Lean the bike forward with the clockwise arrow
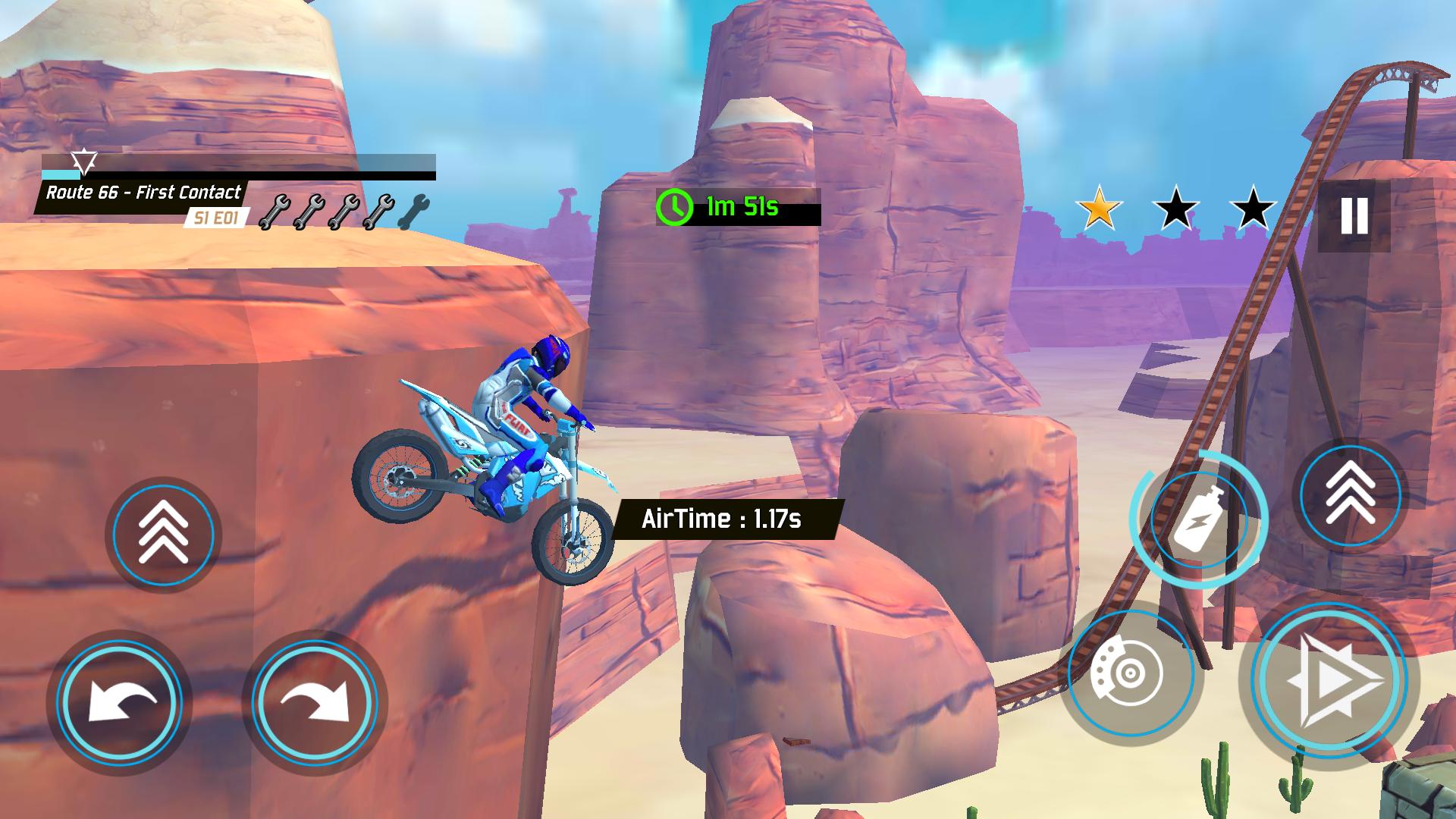 point(314,701)
